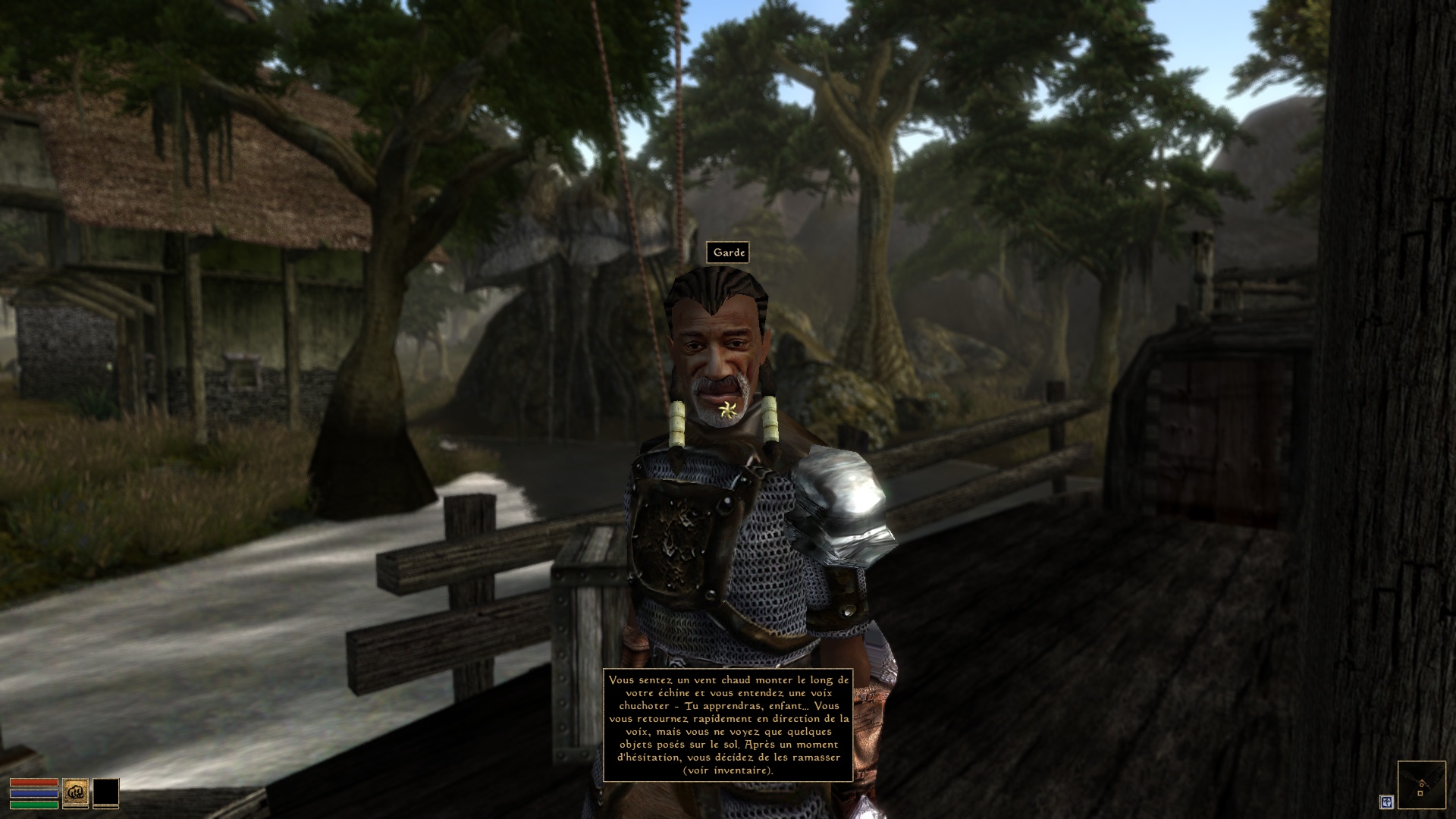Click the tree trunk on the far right
1456x819 pixels.
[1388, 303]
